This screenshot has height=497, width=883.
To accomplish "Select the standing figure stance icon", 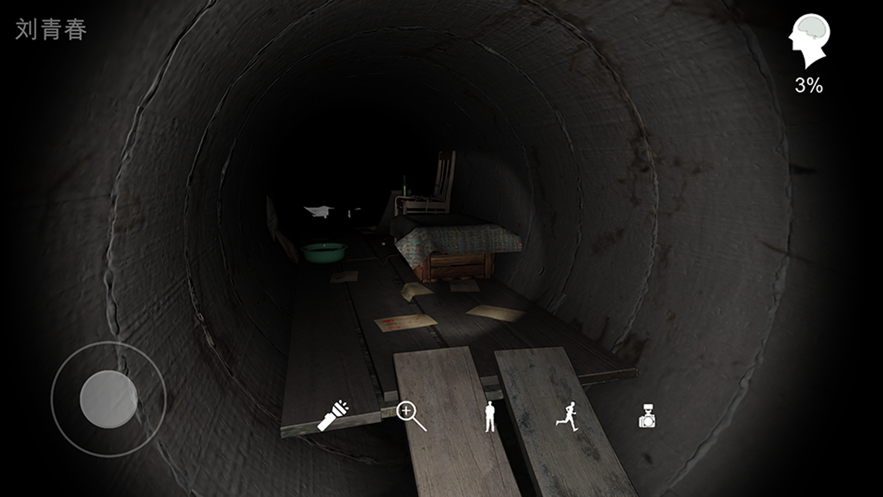I will tap(490, 416).
